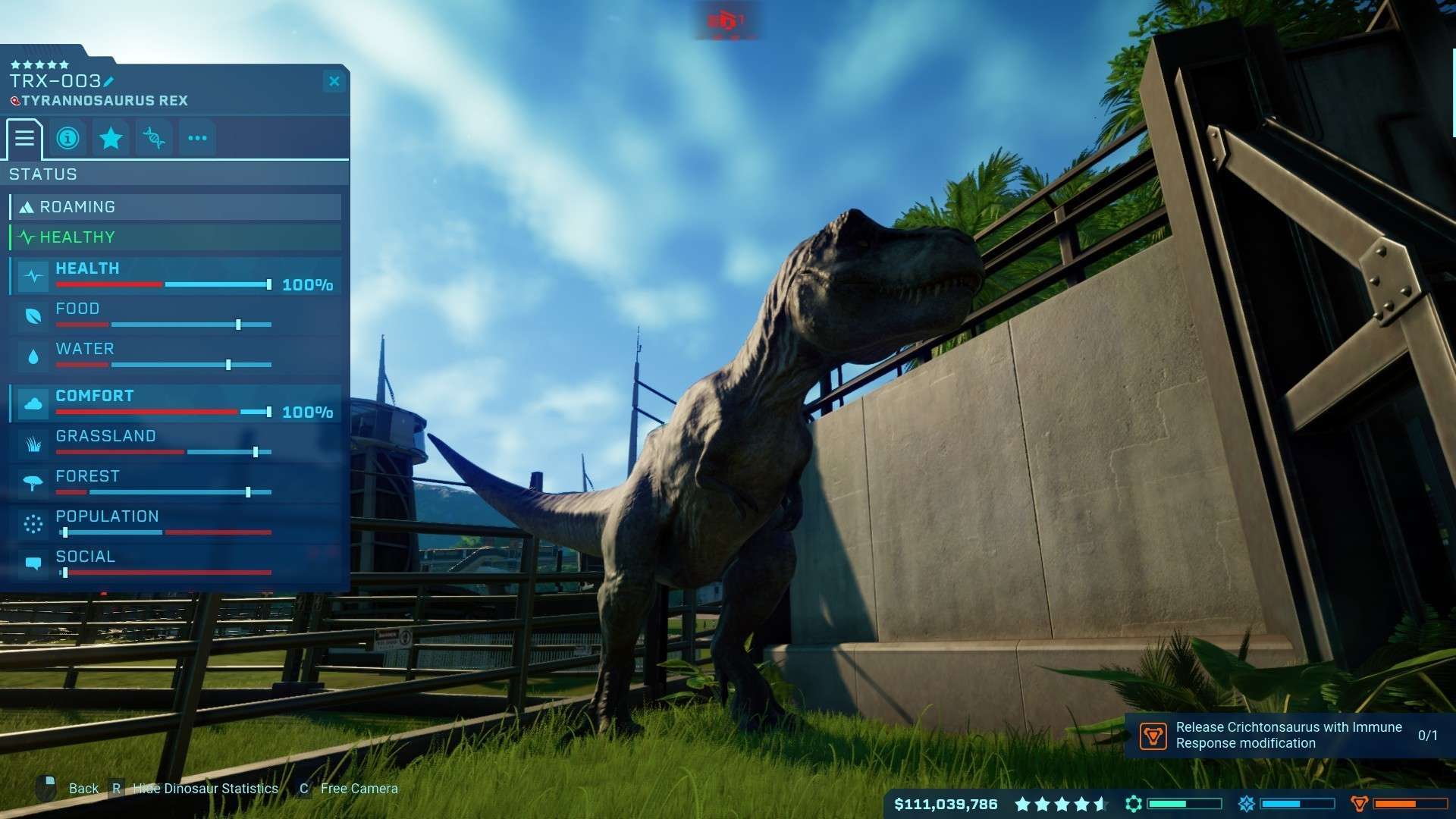Open the Crichtonsaurus release objective tracker

1289,735
